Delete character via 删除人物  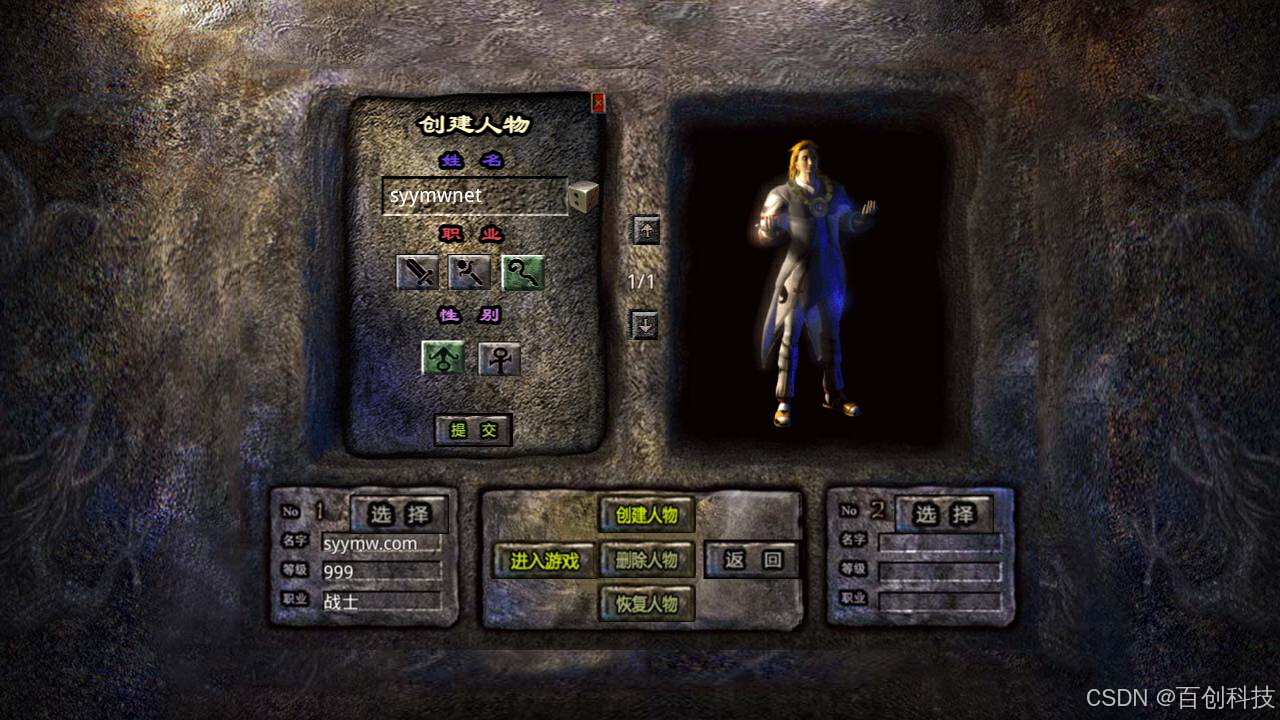click(x=646, y=561)
